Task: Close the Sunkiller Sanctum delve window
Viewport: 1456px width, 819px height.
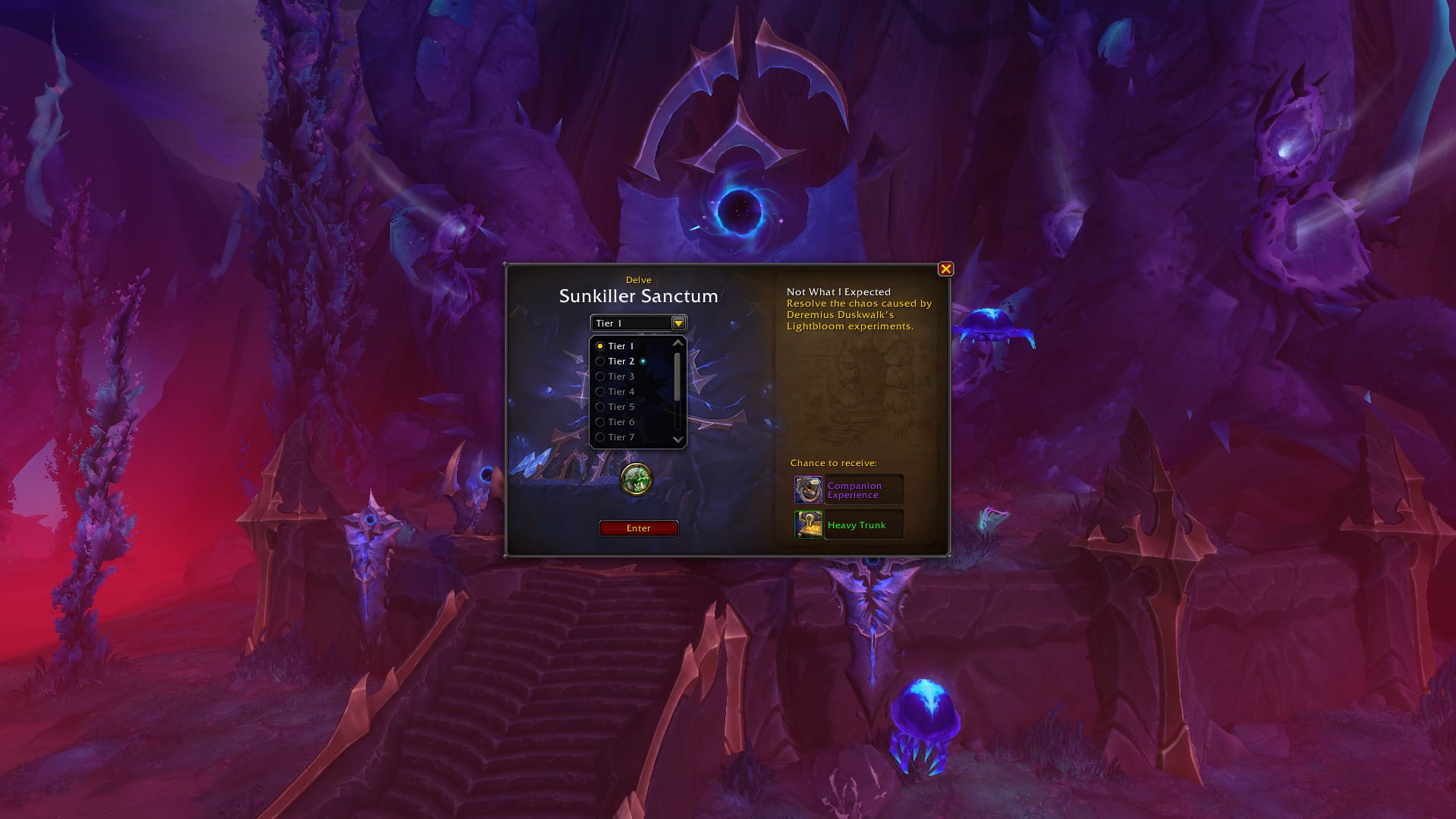Action: point(945,269)
